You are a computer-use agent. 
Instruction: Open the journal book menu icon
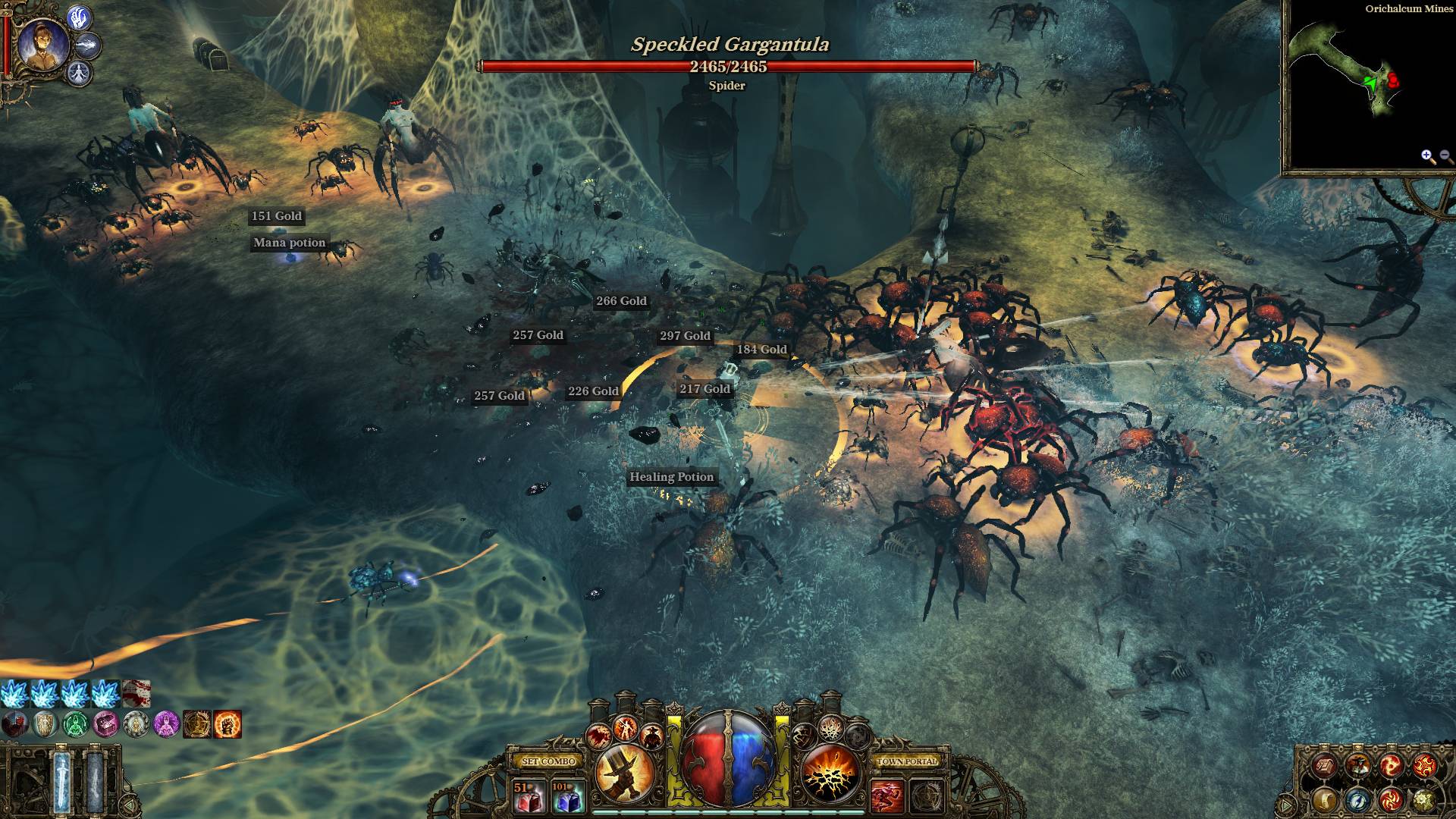click(1326, 766)
